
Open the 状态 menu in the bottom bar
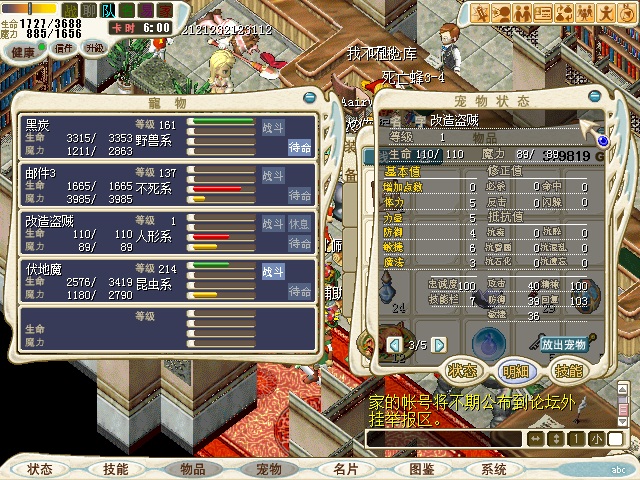pos(40,468)
